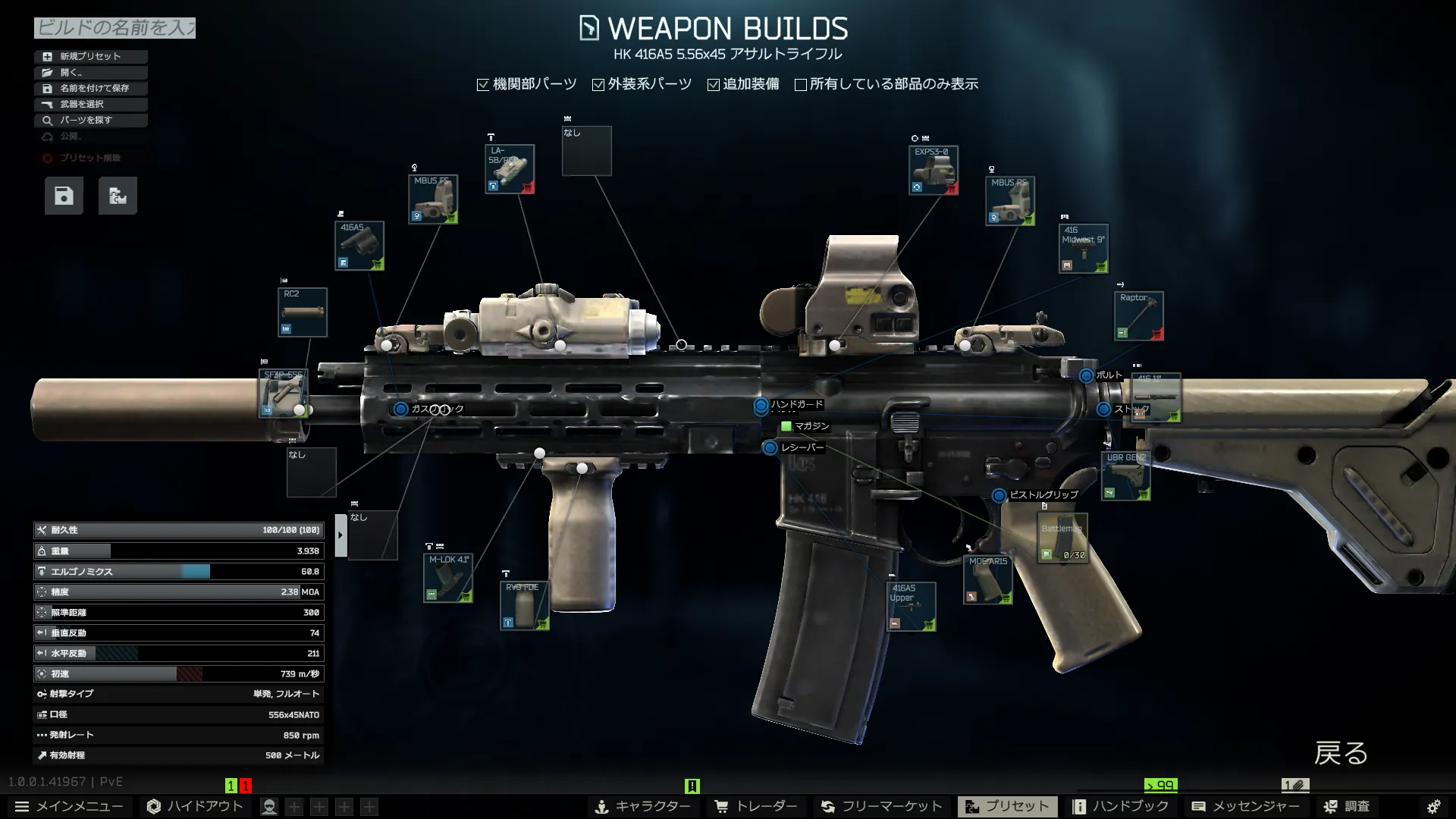Image resolution: width=1456 pixels, height=819 pixels.
Task: Select the RVG FDE foregrip slot
Action: (x=524, y=606)
